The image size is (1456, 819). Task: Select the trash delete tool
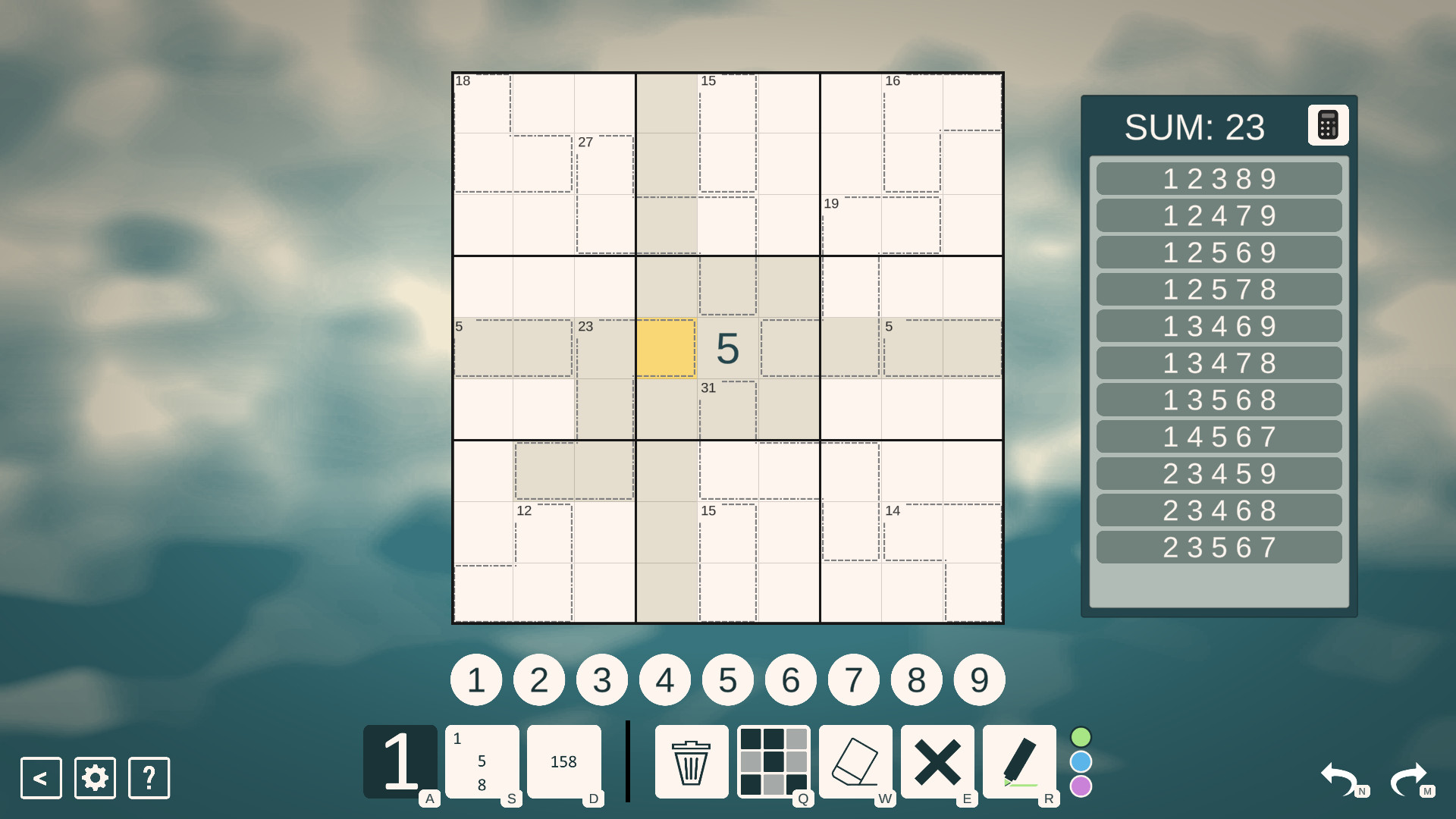[690, 761]
